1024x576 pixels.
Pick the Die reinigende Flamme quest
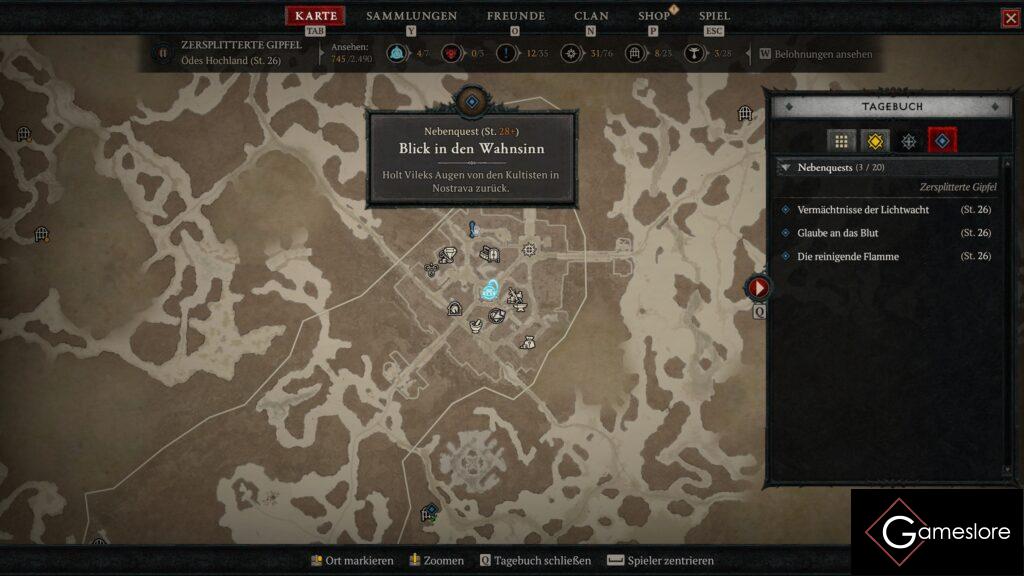pos(848,257)
